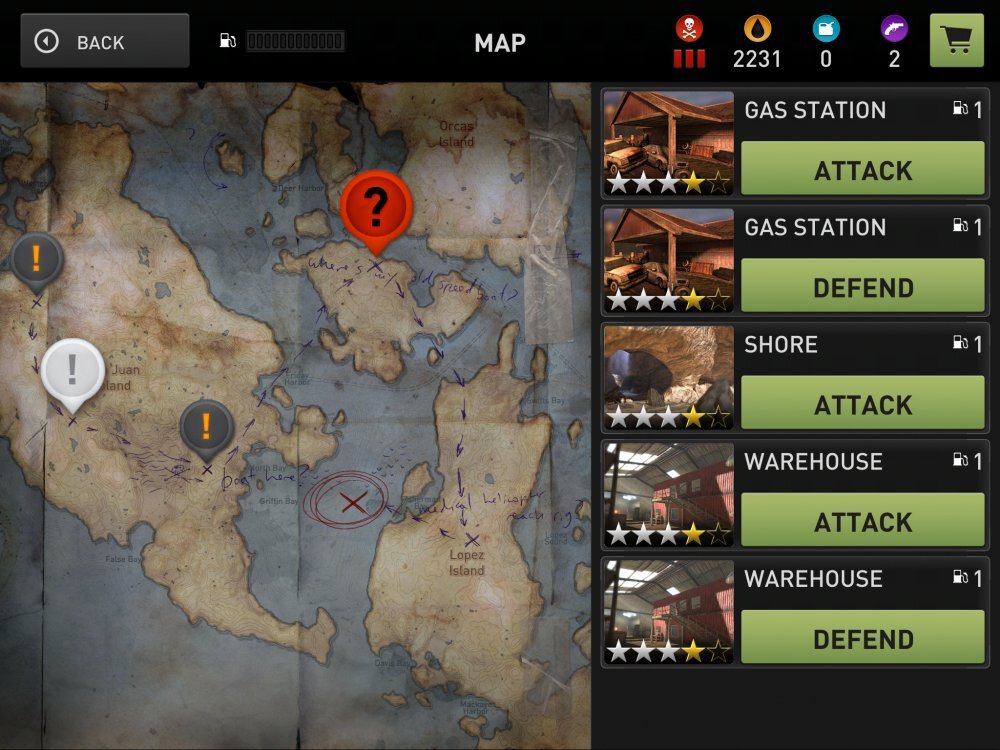This screenshot has height=750, width=1000.
Task: Start the Gas Station ATTACK mission
Action: pyautogui.click(x=862, y=170)
